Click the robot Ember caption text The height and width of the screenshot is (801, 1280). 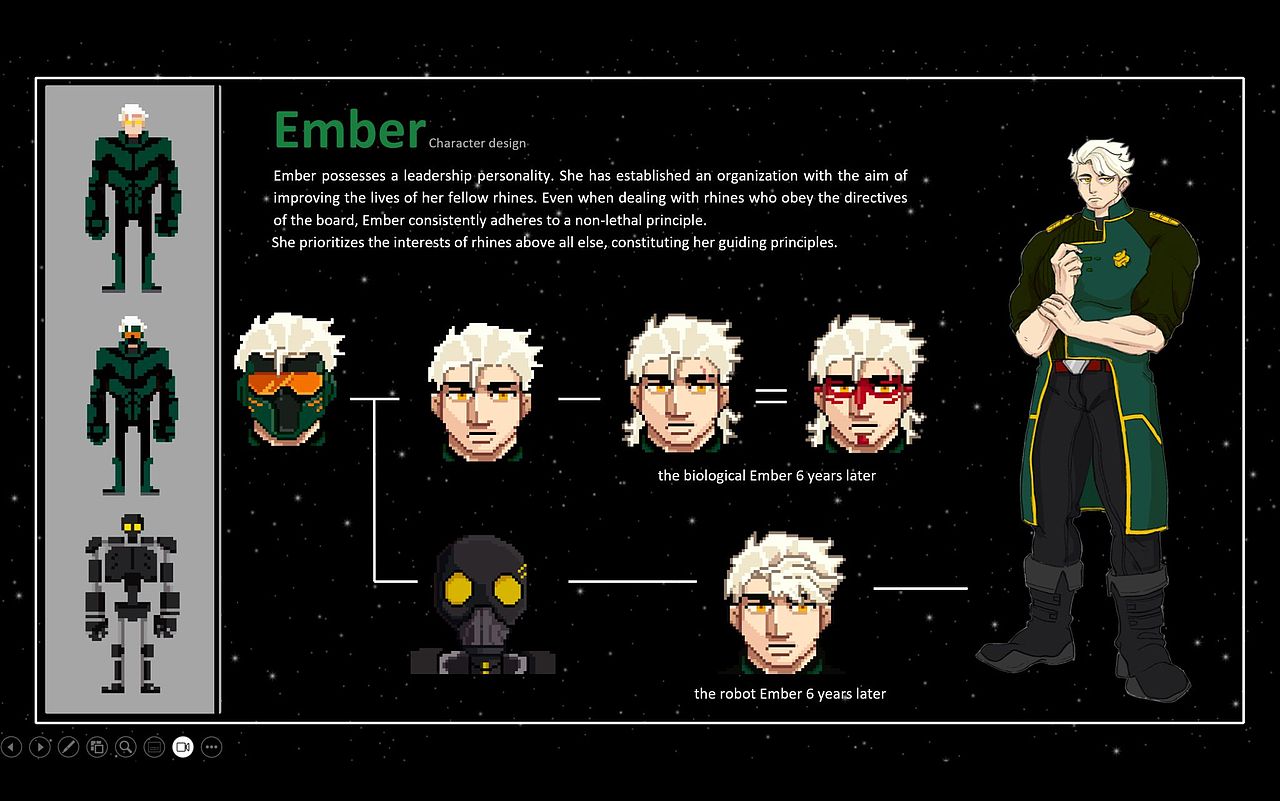789,693
